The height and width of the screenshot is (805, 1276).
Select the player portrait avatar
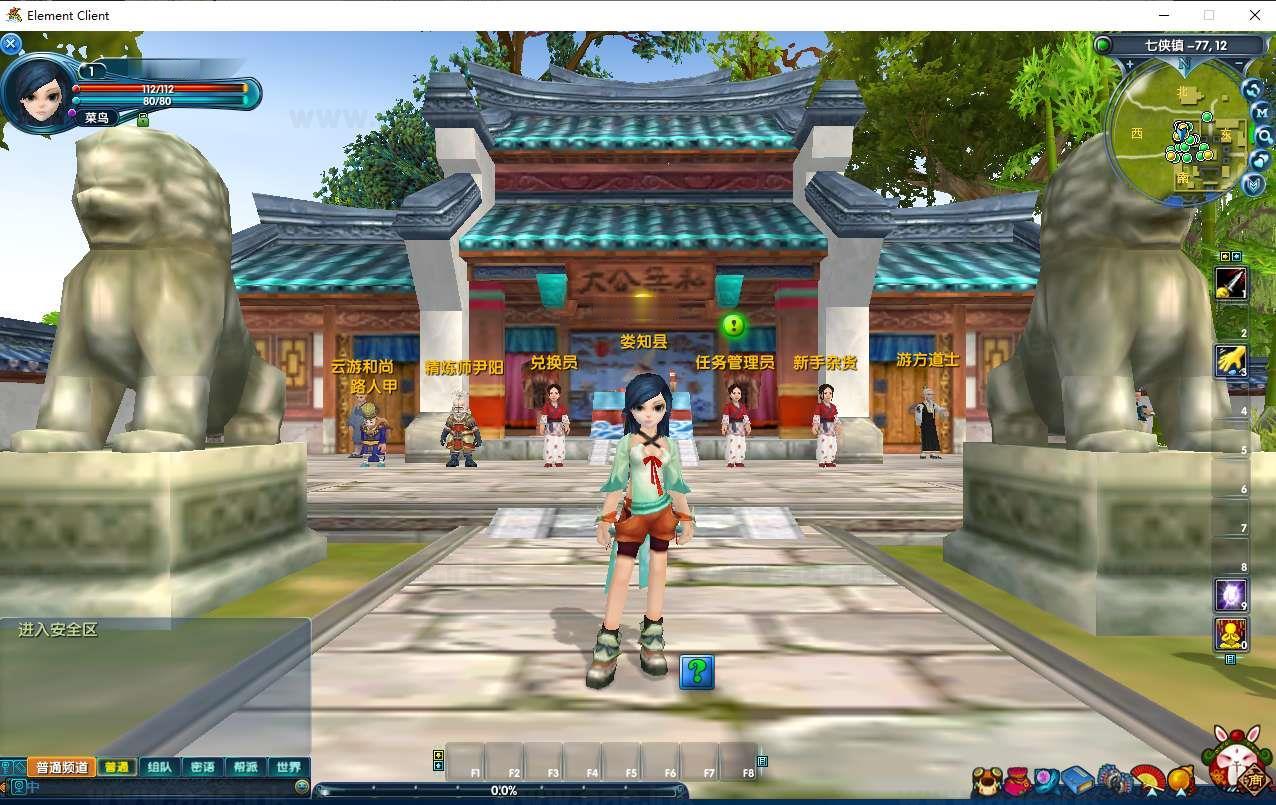38,92
